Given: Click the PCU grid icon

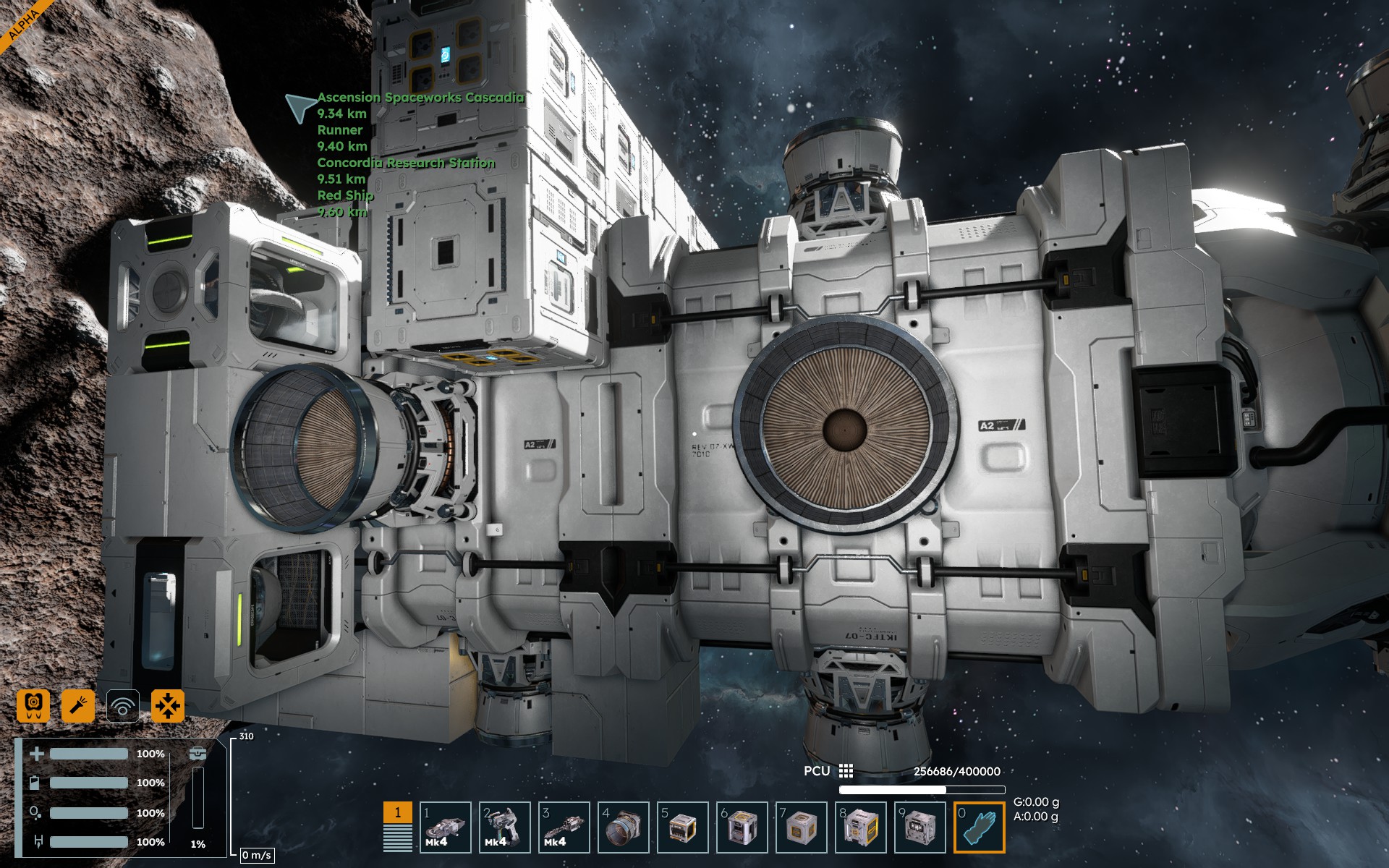Looking at the screenshot, I should pos(846,771).
